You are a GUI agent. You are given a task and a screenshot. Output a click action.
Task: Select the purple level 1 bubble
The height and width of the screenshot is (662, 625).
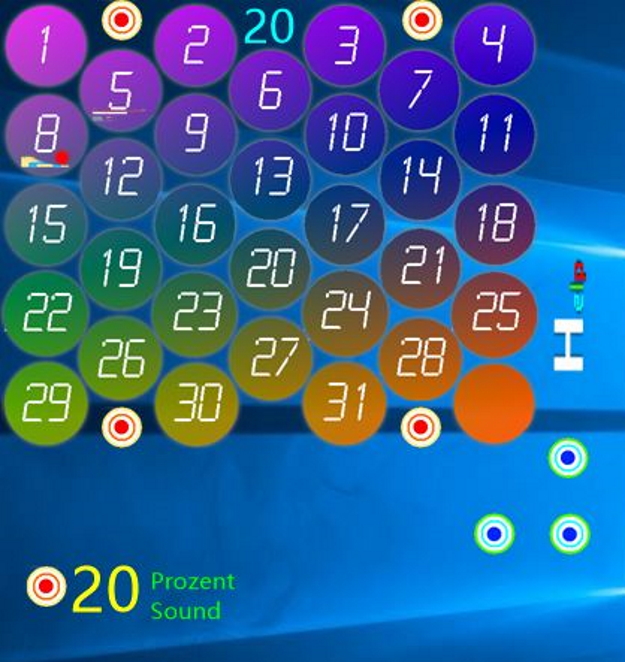click(x=45, y=45)
